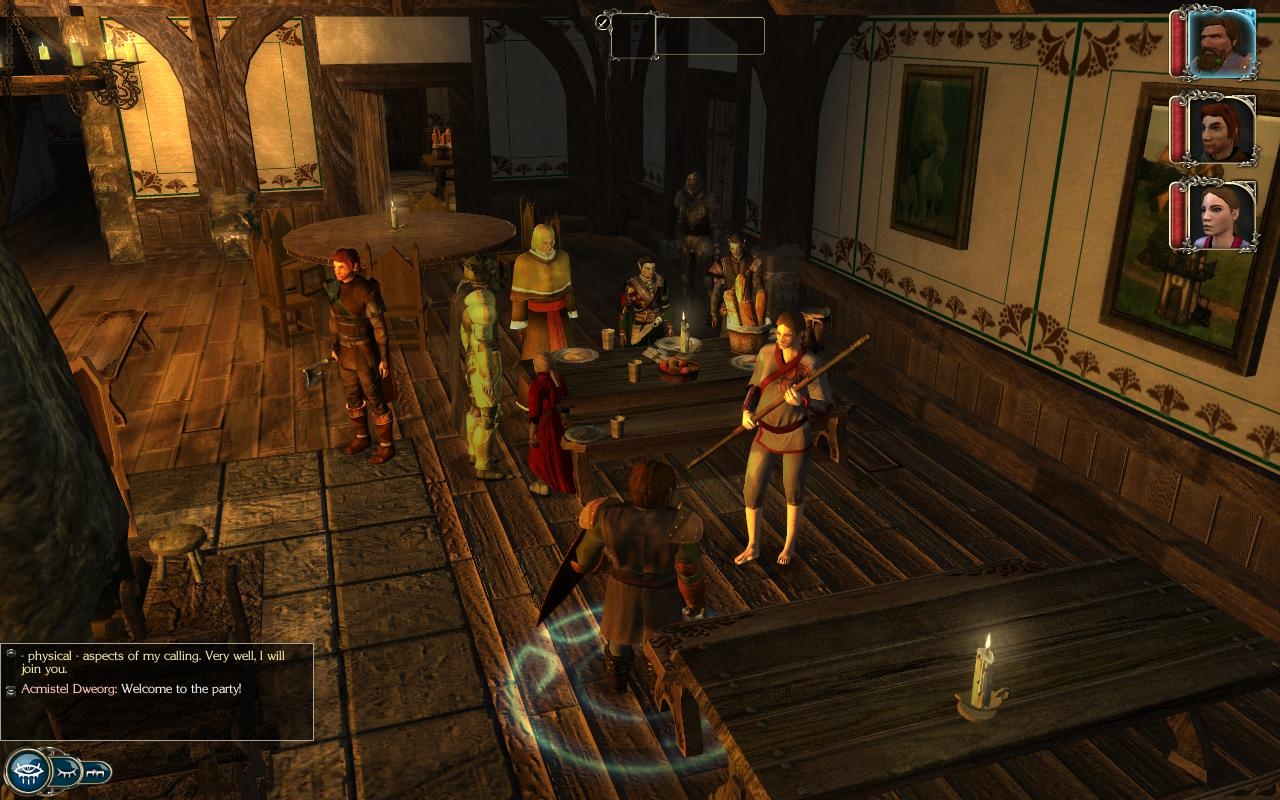Image resolution: width=1280 pixels, height=800 pixels.
Task: Click the small sword icon at top center
Action: [x=602, y=21]
